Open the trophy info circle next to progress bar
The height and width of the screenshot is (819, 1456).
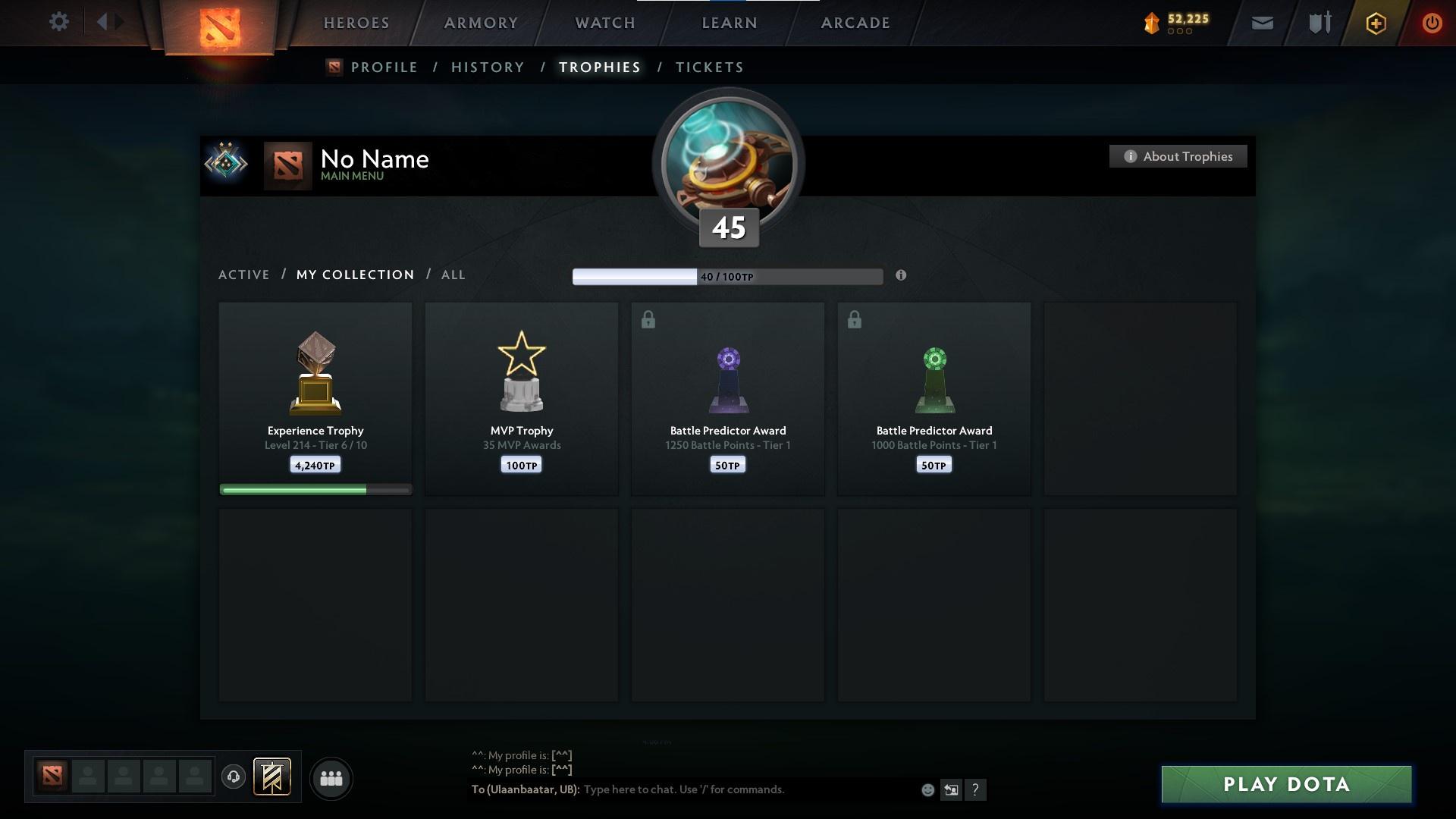[902, 276]
